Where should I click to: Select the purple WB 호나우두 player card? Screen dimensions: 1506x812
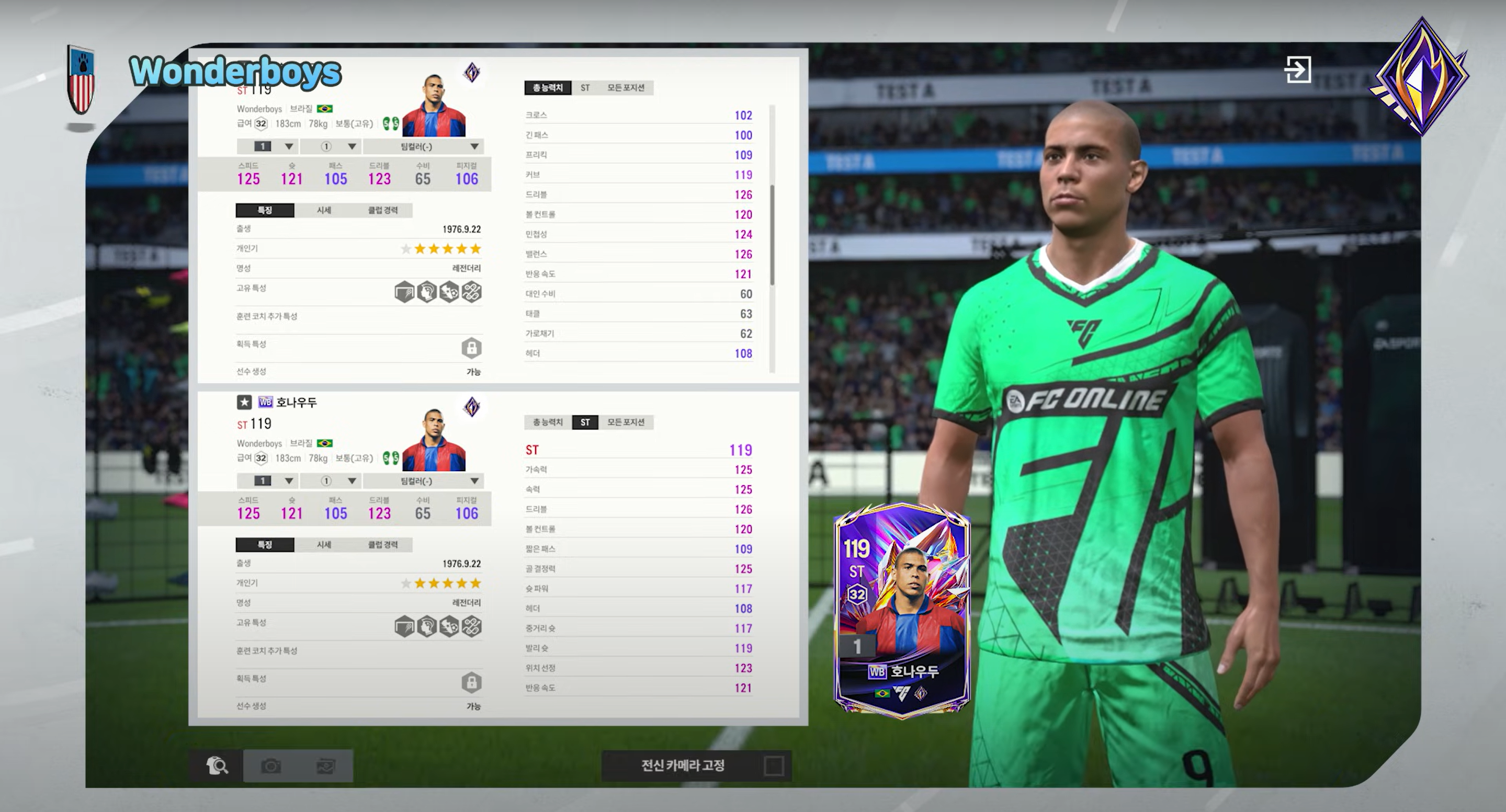point(901,611)
